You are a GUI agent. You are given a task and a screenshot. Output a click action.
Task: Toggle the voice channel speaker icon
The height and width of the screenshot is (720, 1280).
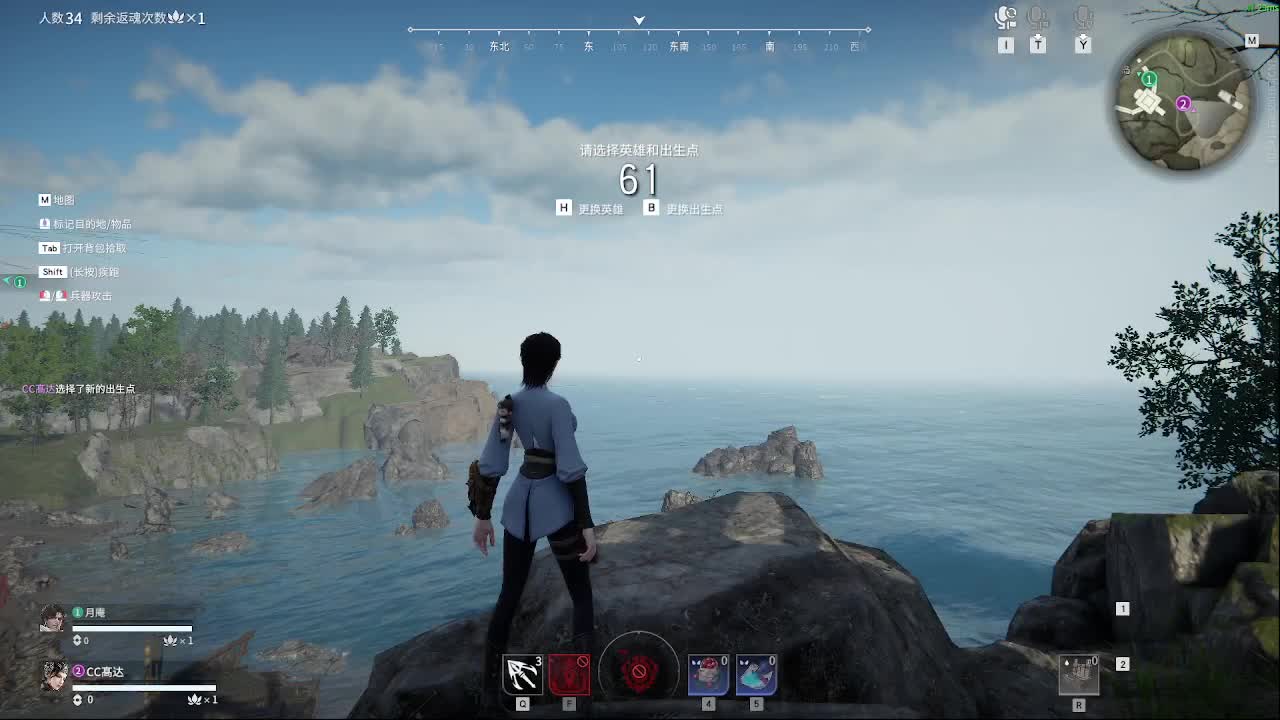click(1006, 18)
